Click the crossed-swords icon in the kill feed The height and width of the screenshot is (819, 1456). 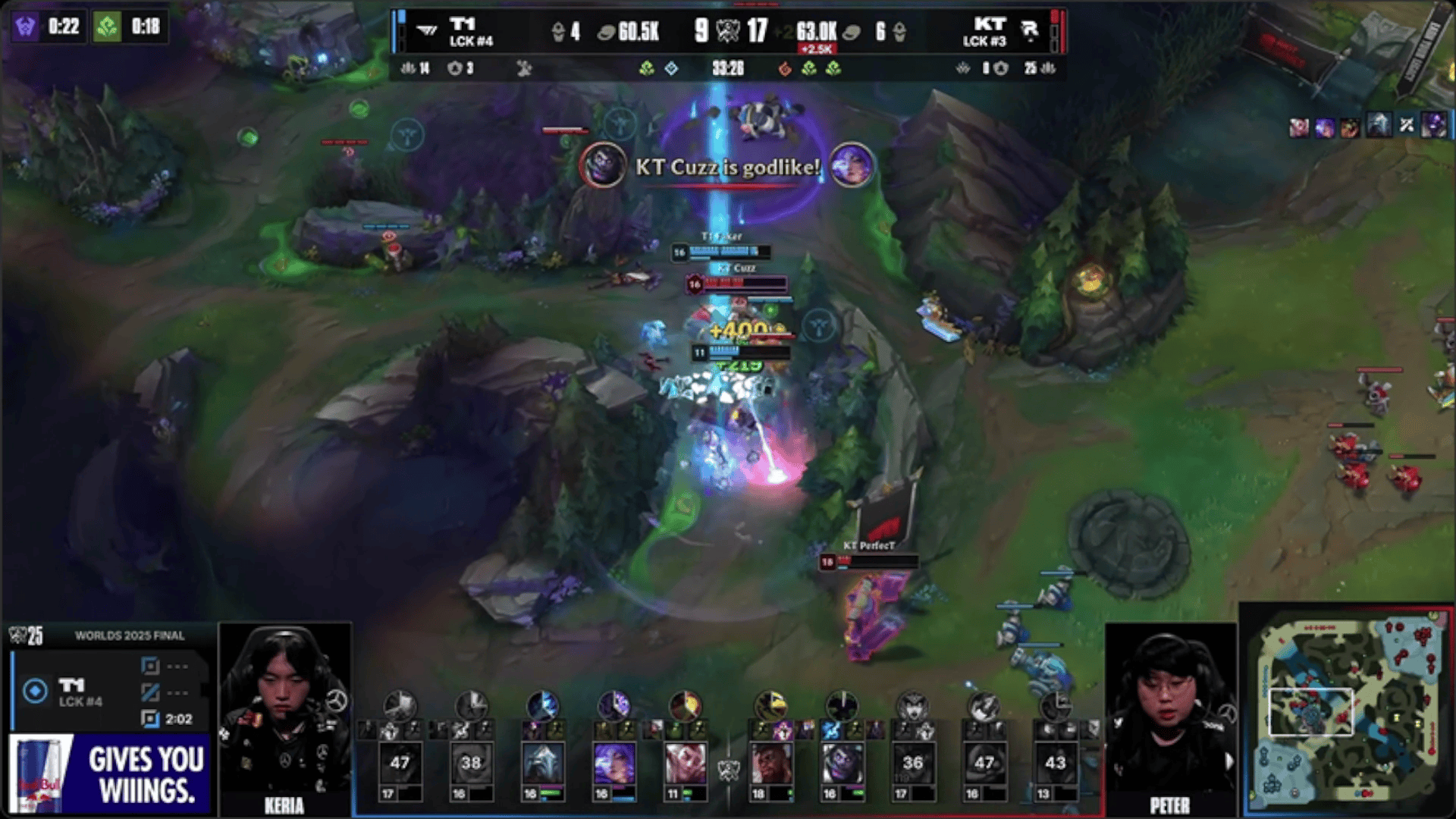[x=1407, y=126]
